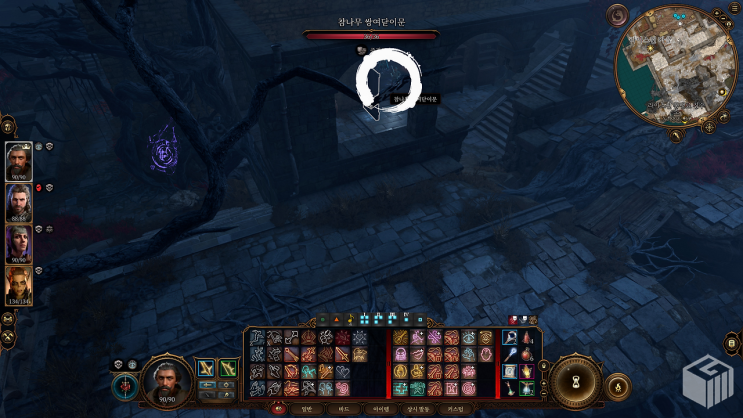Select the ranged weapon slot

[x=229, y=369]
